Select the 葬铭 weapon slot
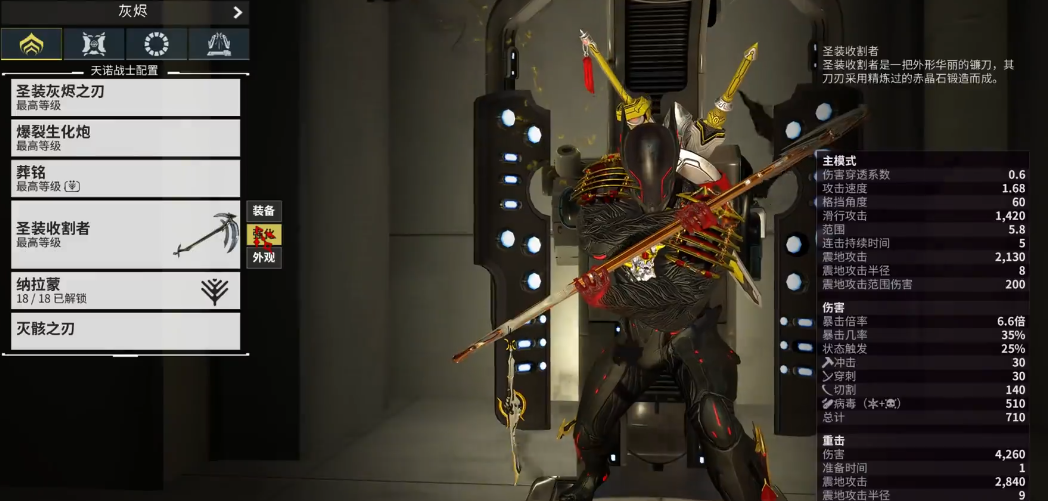This screenshot has width=1048, height=501. coord(125,178)
